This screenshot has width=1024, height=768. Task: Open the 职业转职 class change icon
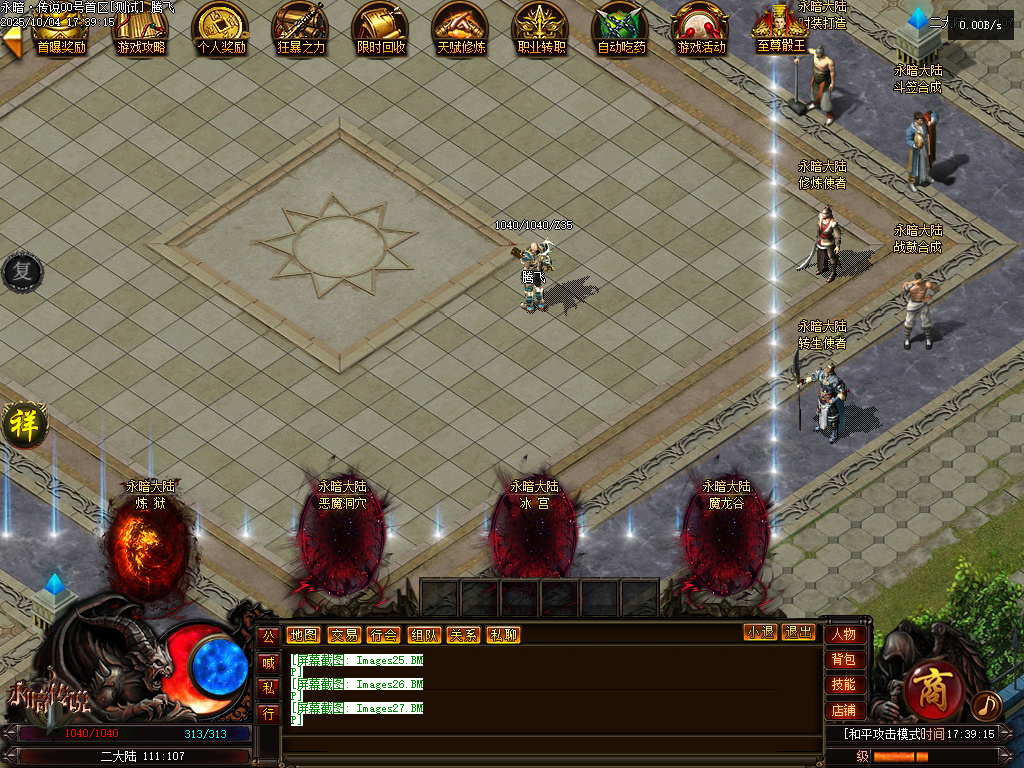(x=541, y=28)
